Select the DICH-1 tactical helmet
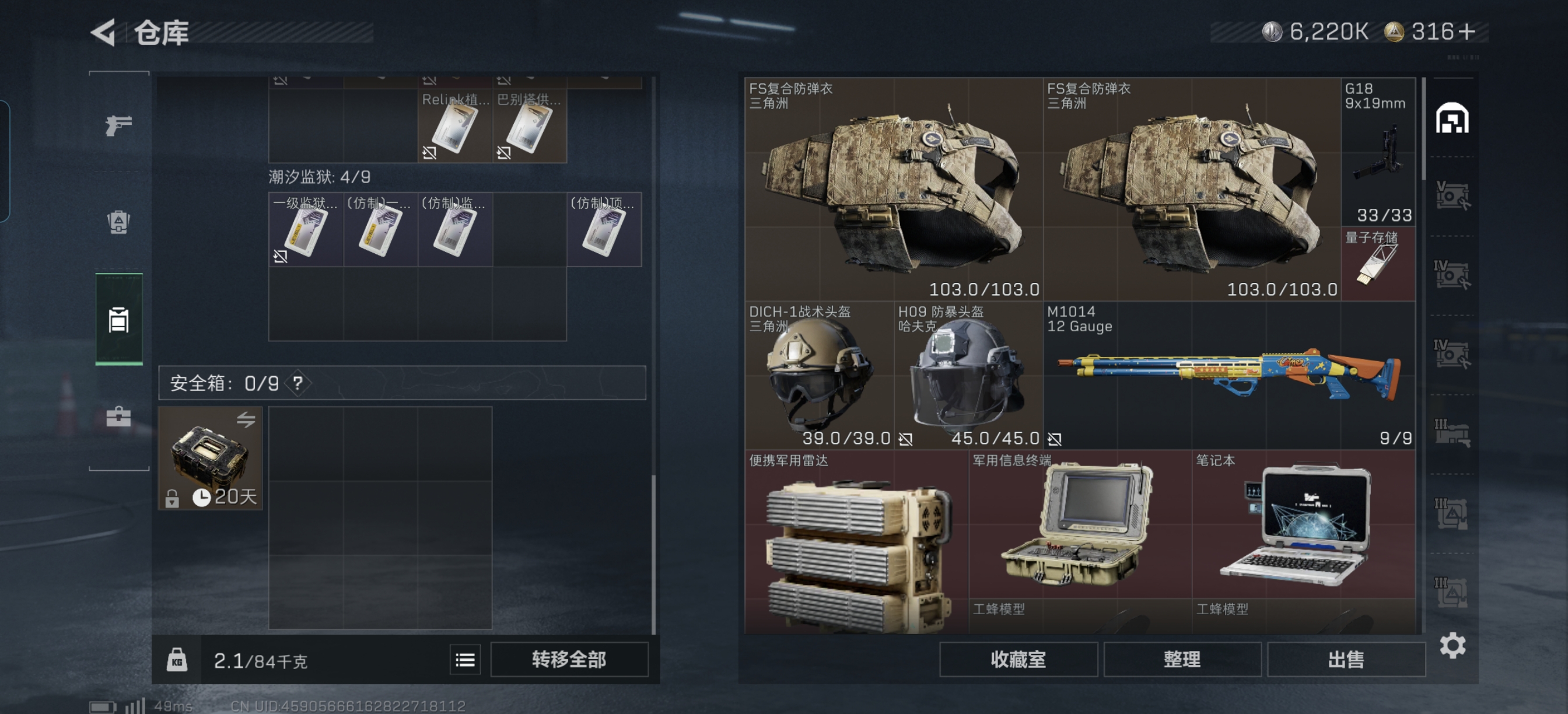The width and height of the screenshot is (1568, 714). (818, 375)
